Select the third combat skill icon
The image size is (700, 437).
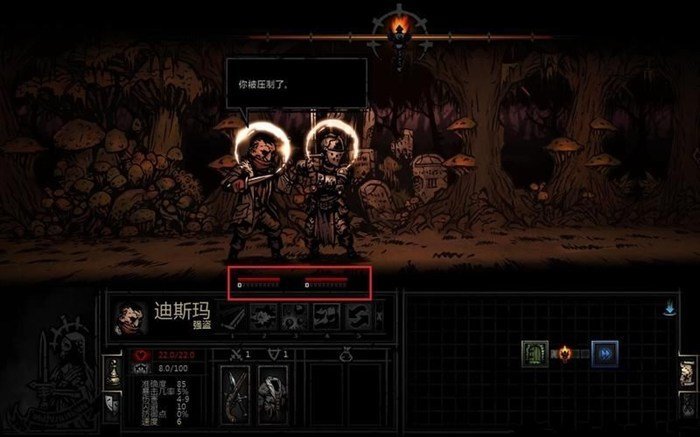295,317
